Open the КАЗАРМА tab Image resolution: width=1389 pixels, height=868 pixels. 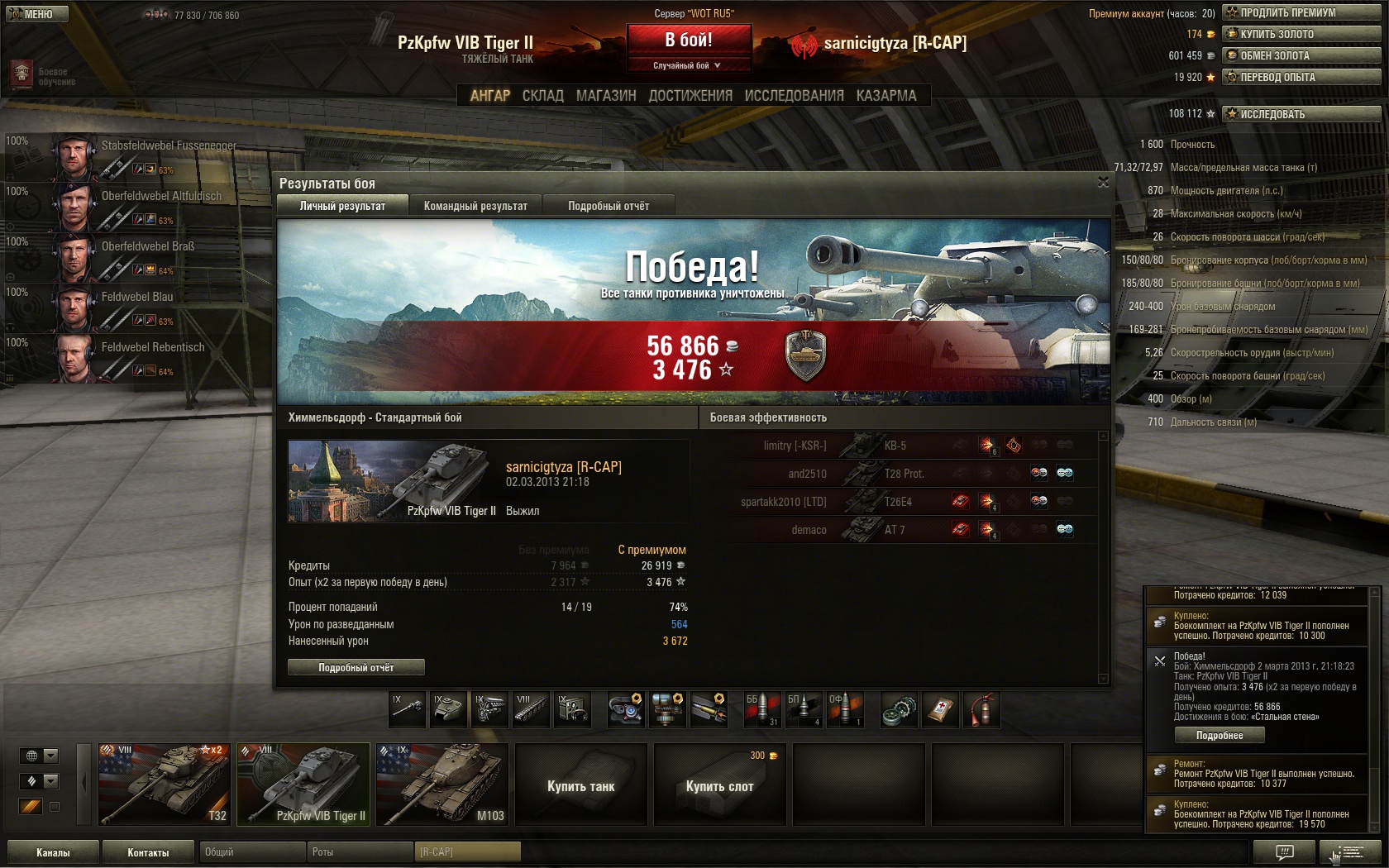click(886, 96)
